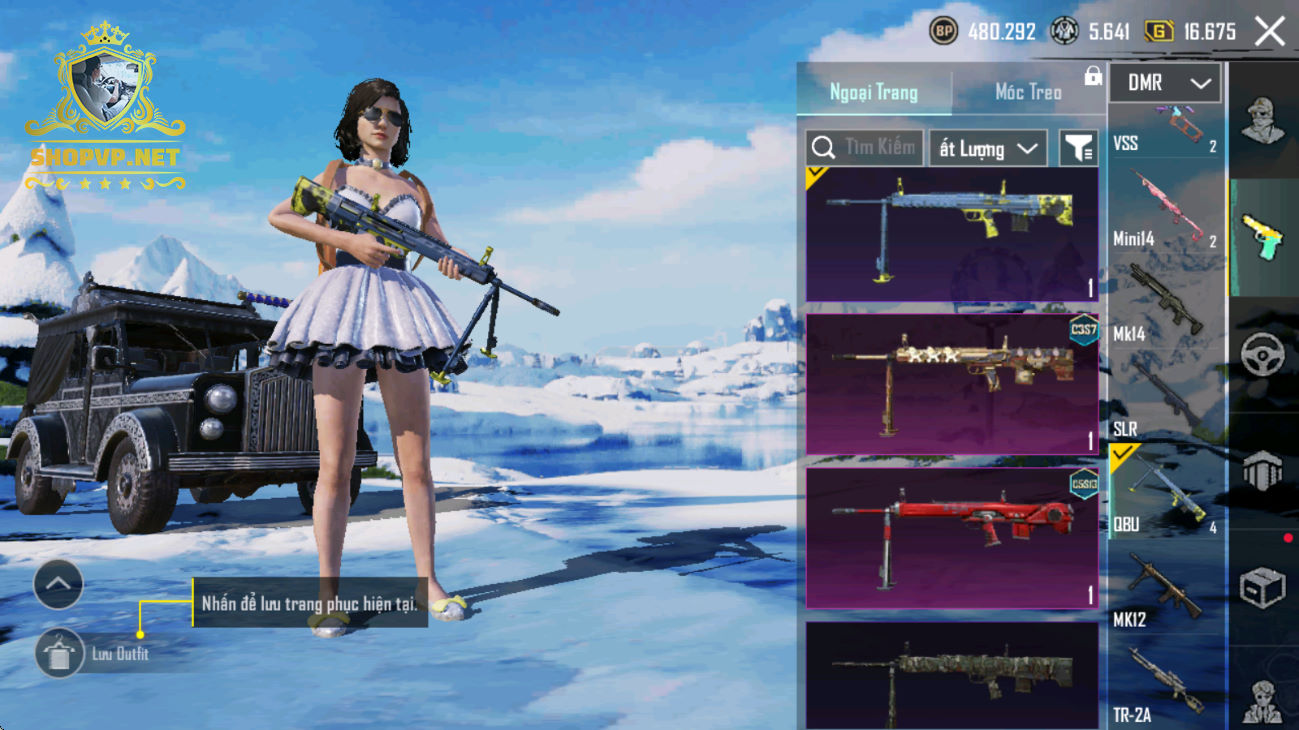
Task: Open the Móc Treo tab
Action: click(1028, 92)
